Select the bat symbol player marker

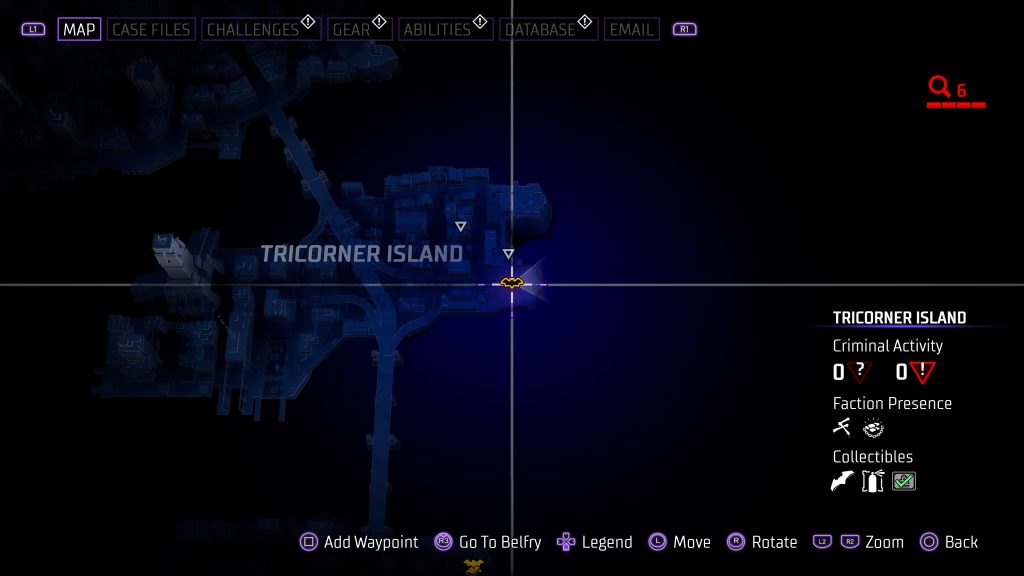pyautogui.click(x=511, y=284)
